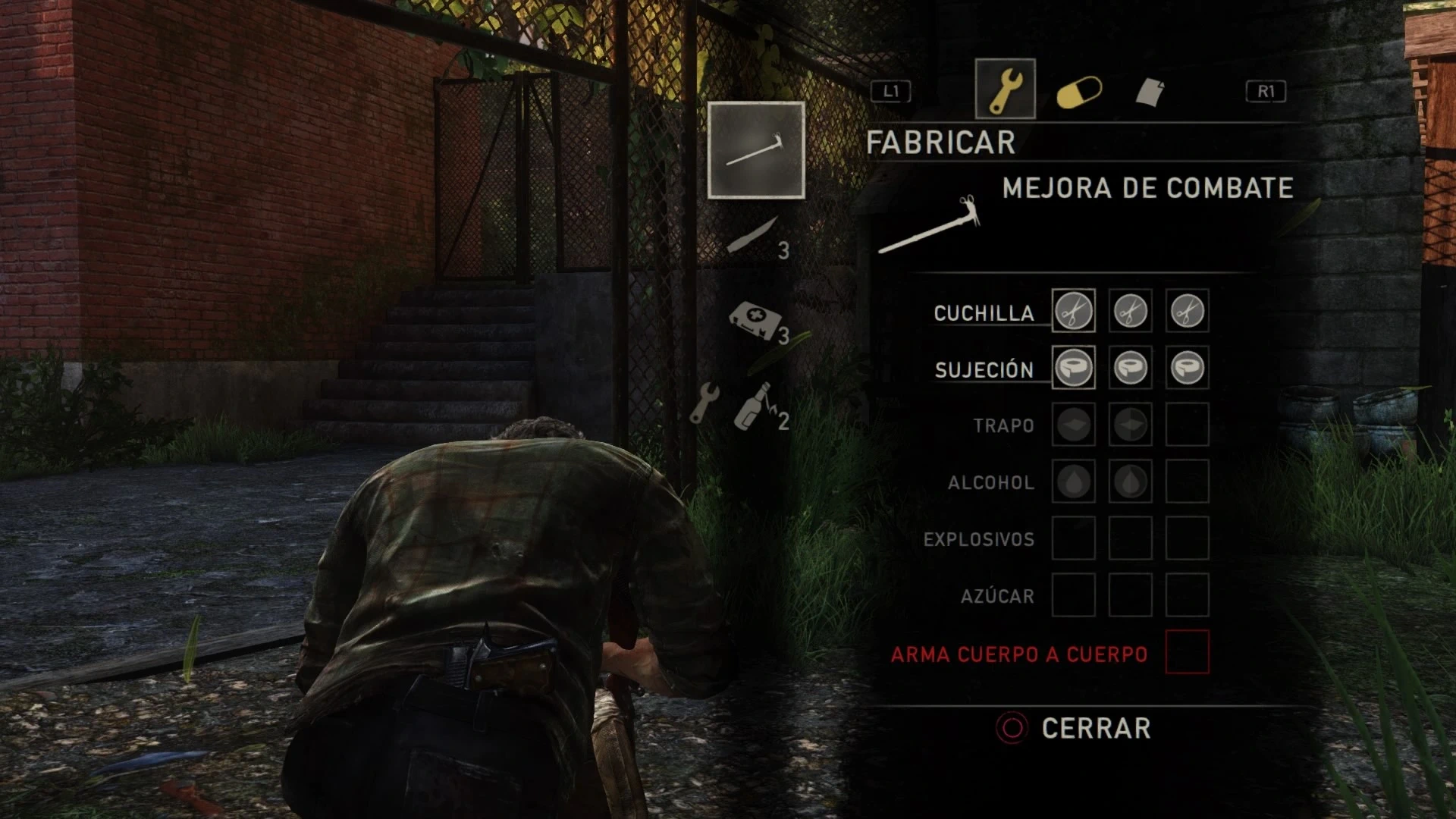Click the Alcohol ingredient label
The width and height of the screenshot is (1456, 819).
(x=990, y=483)
